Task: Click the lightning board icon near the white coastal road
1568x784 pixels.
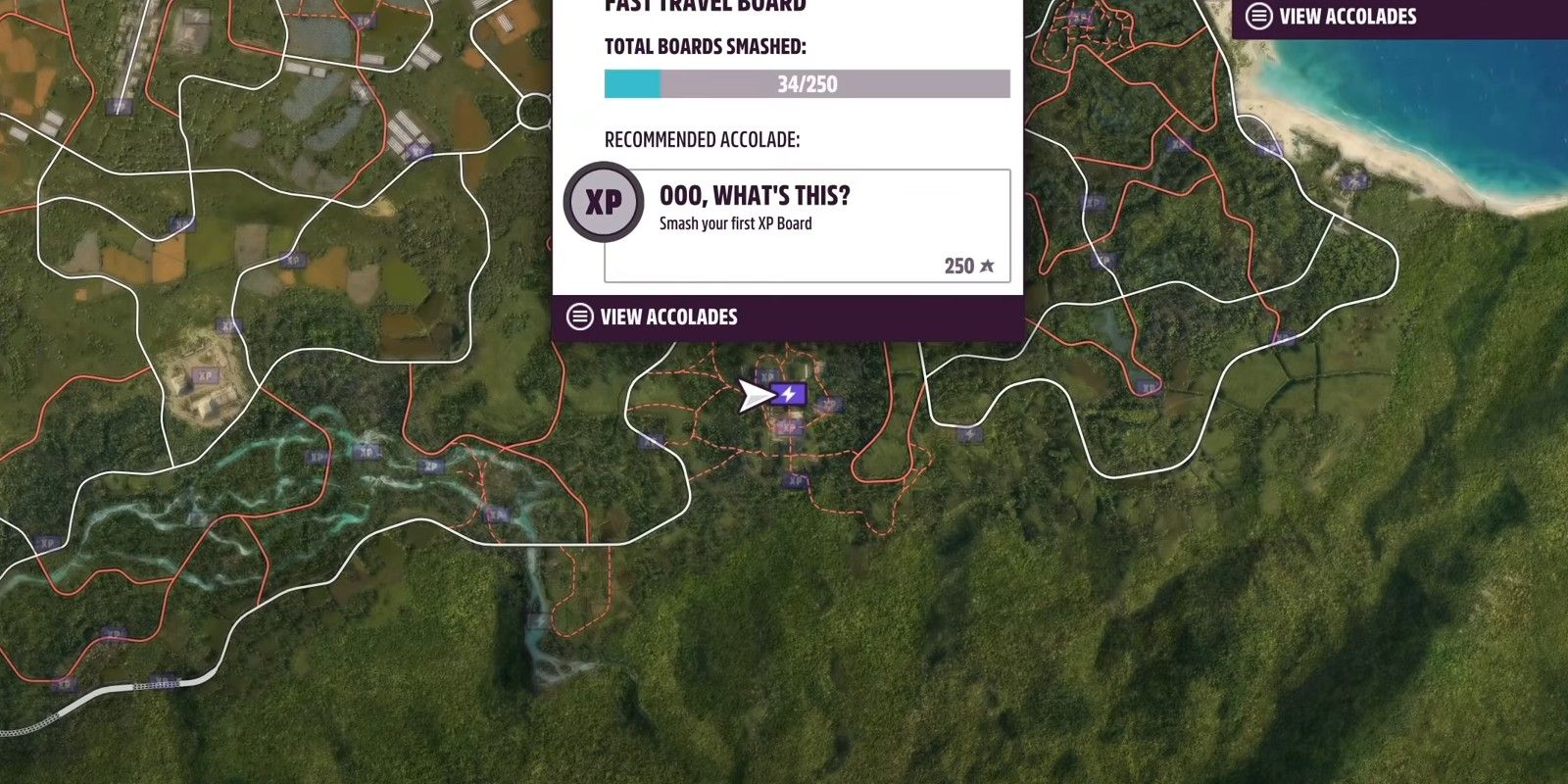Action: click(969, 435)
